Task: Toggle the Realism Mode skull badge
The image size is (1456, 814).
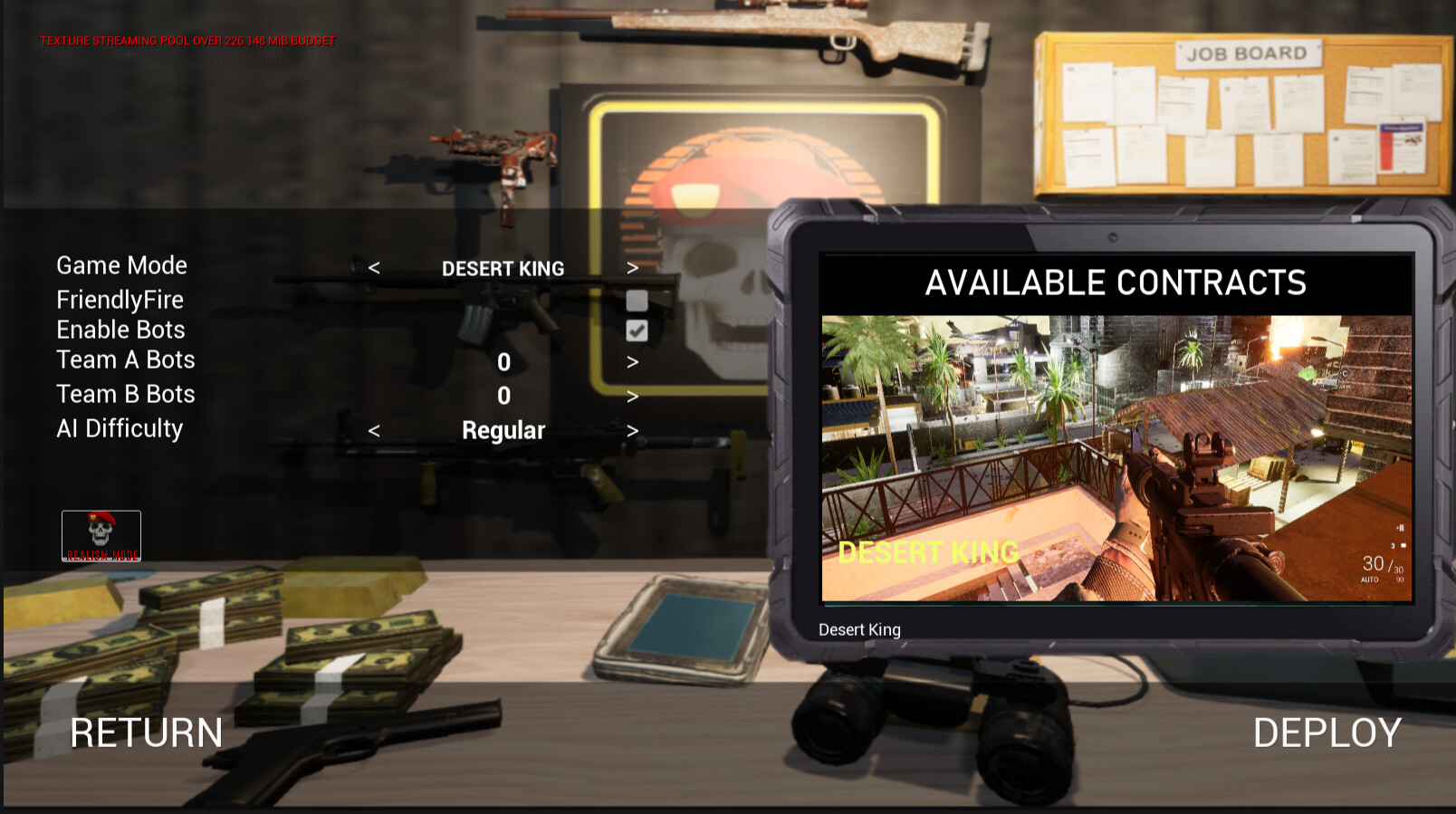Action: pos(101,534)
